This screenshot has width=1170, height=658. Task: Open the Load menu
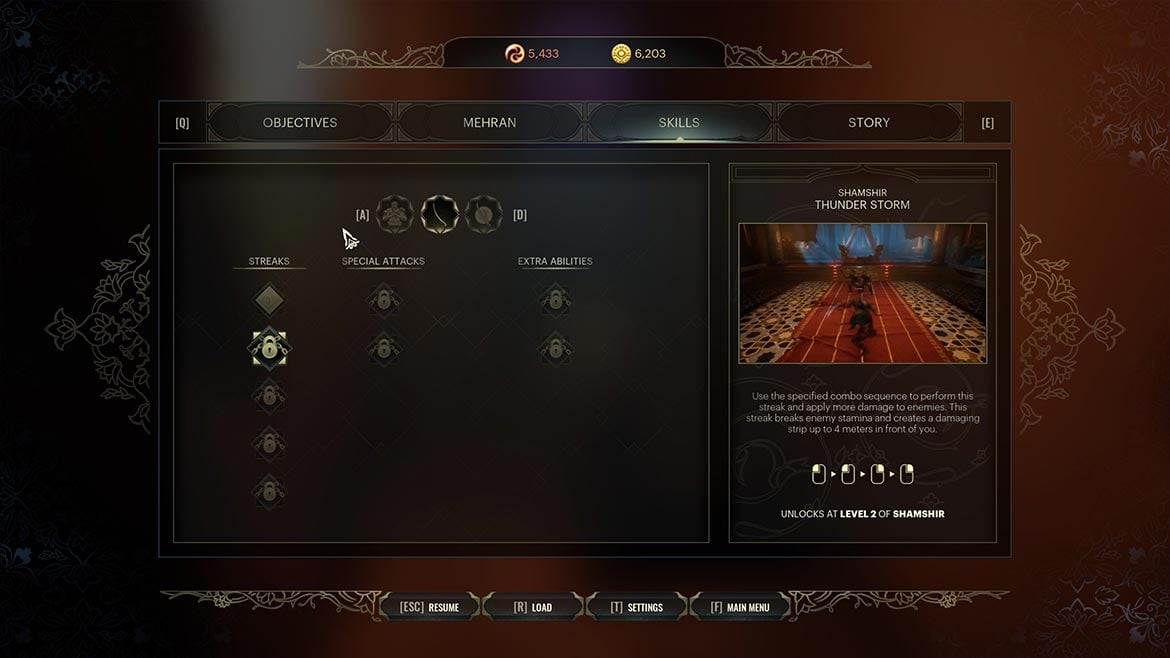tap(532, 607)
